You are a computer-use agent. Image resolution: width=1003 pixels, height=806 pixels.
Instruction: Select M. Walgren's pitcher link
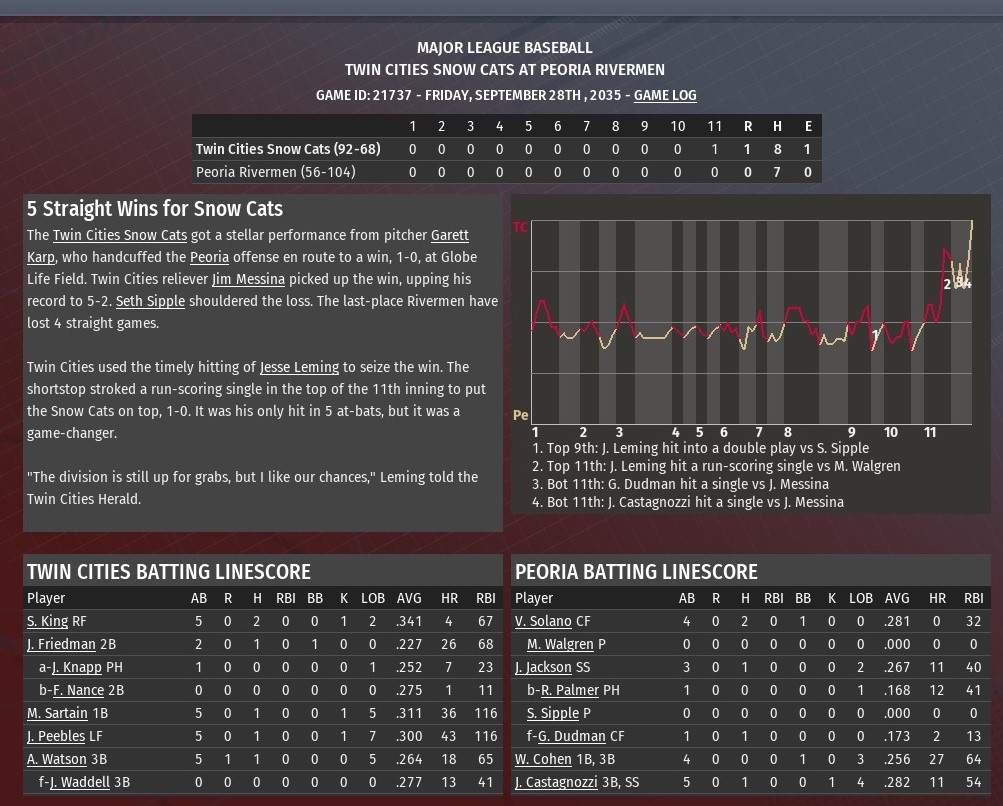(x=560, y=644)
